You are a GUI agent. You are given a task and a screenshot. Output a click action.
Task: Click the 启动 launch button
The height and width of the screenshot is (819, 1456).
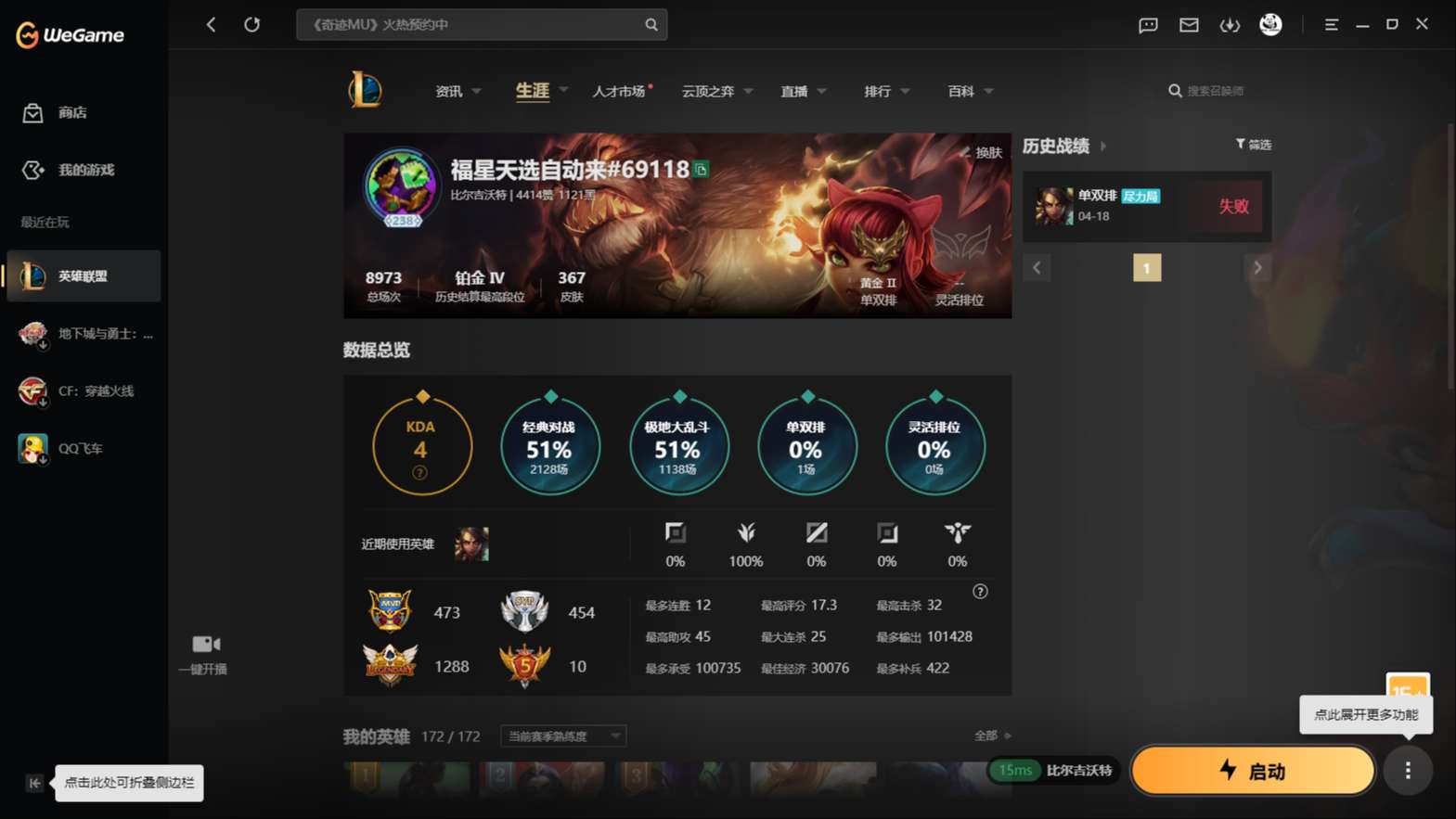coord(1253,771)
